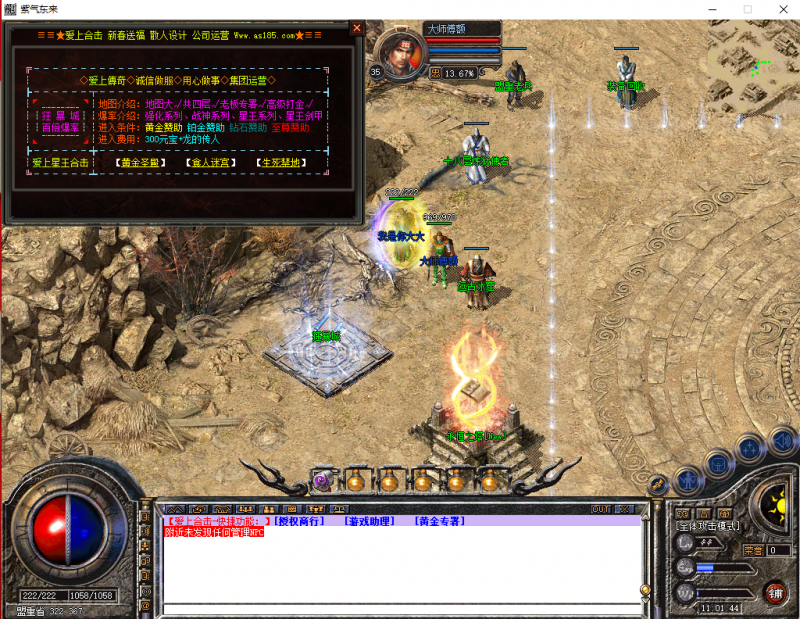Click the OUT button above chat
The image size is (800, 619).
click(600, 509)
